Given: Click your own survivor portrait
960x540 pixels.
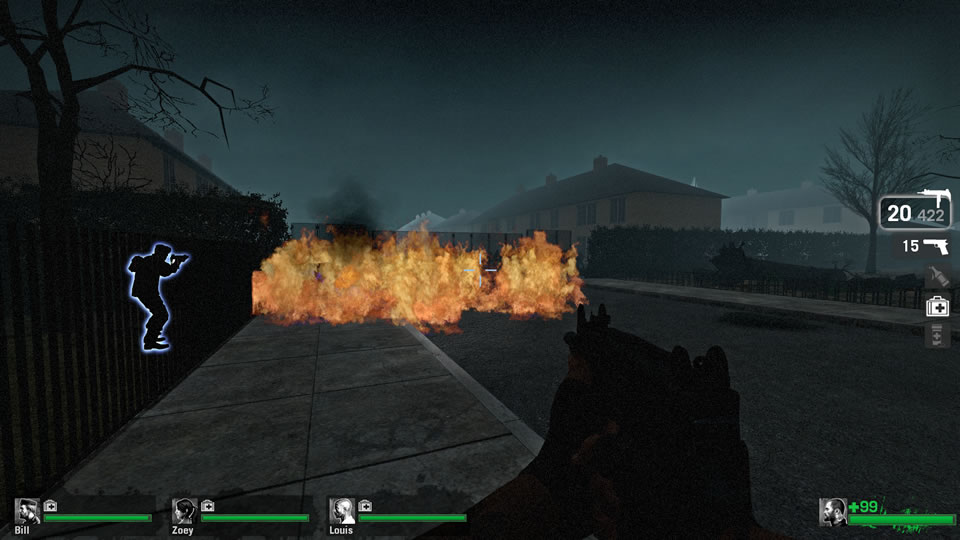Looking at the screenshot, I should [833, 511].
